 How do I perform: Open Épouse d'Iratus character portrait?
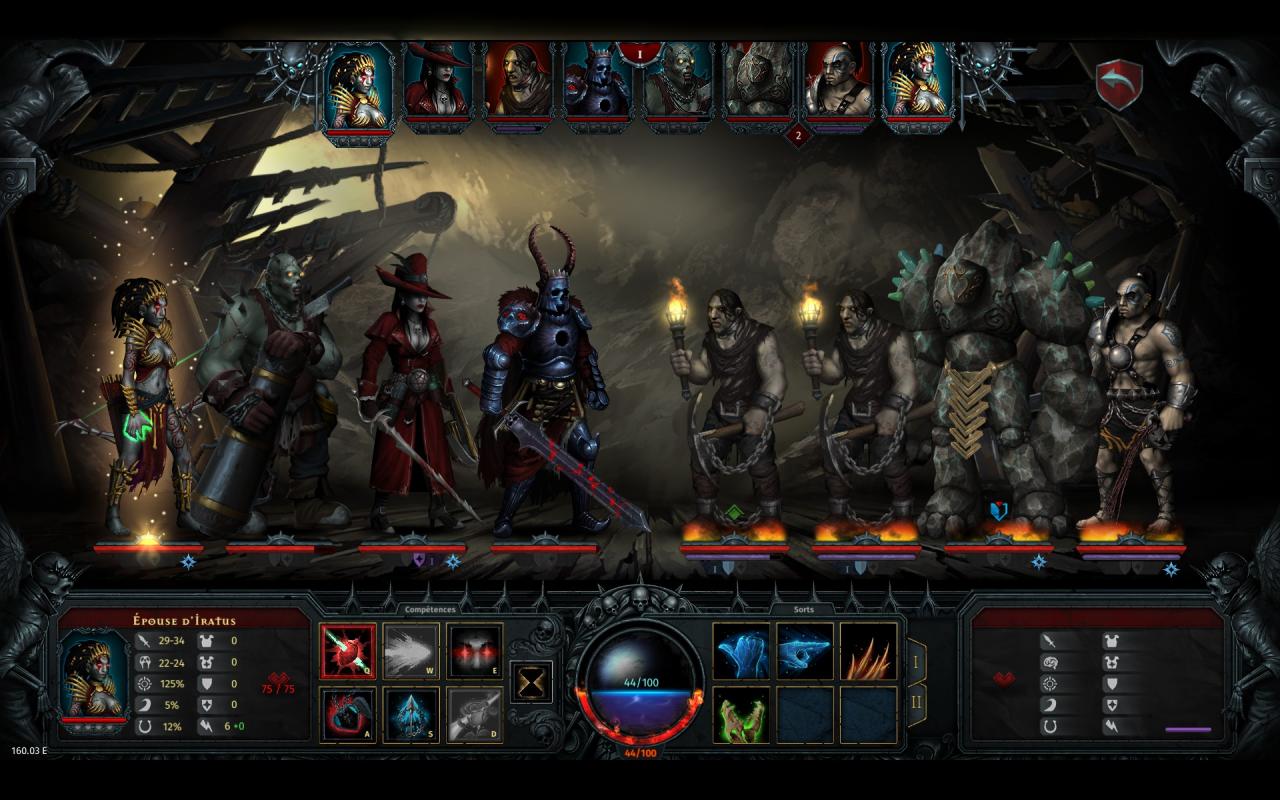tap(94, 674)
